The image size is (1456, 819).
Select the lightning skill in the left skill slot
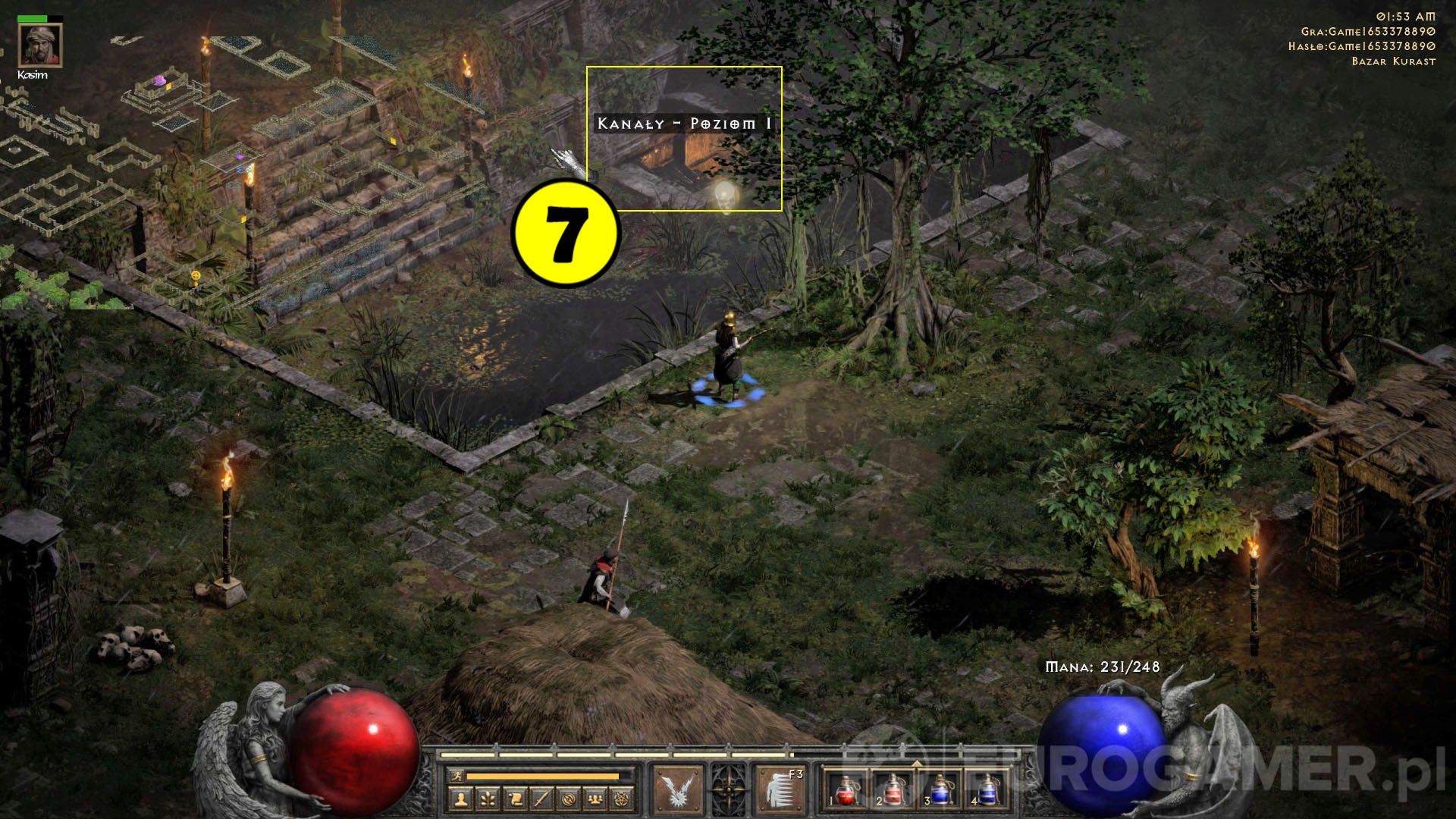679,789
